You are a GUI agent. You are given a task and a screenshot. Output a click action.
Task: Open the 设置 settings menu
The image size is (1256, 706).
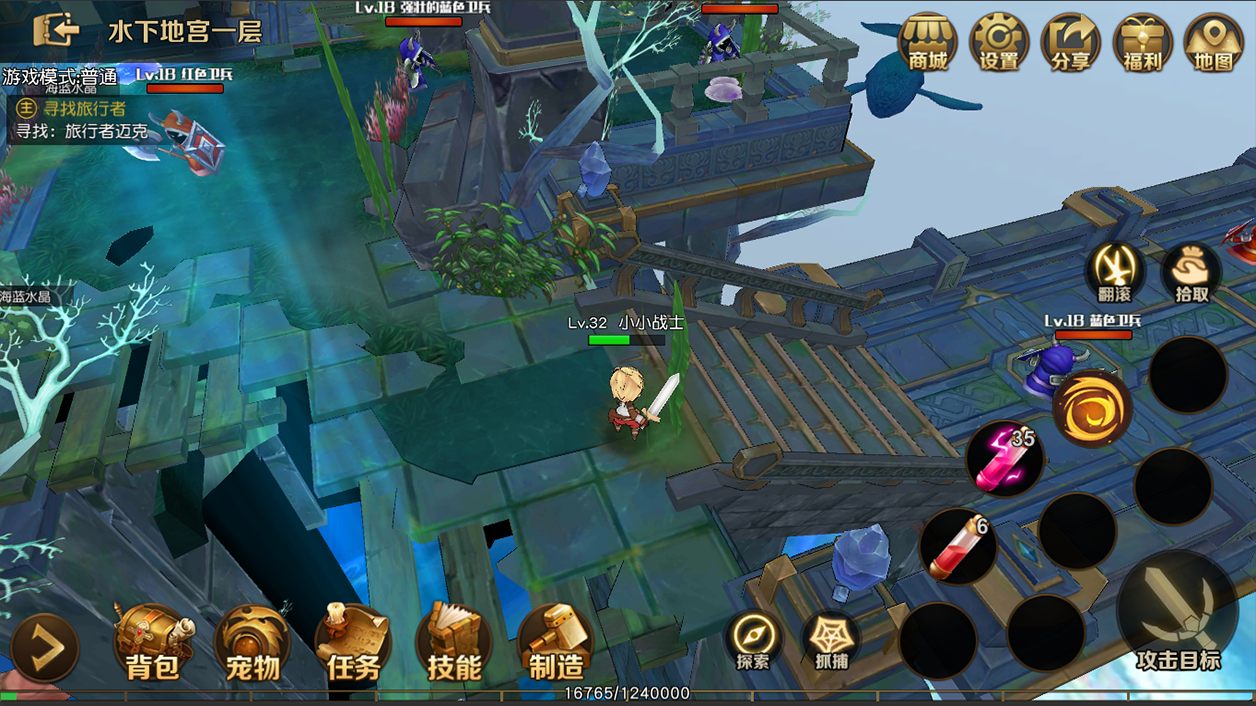(x=998, y=43)
